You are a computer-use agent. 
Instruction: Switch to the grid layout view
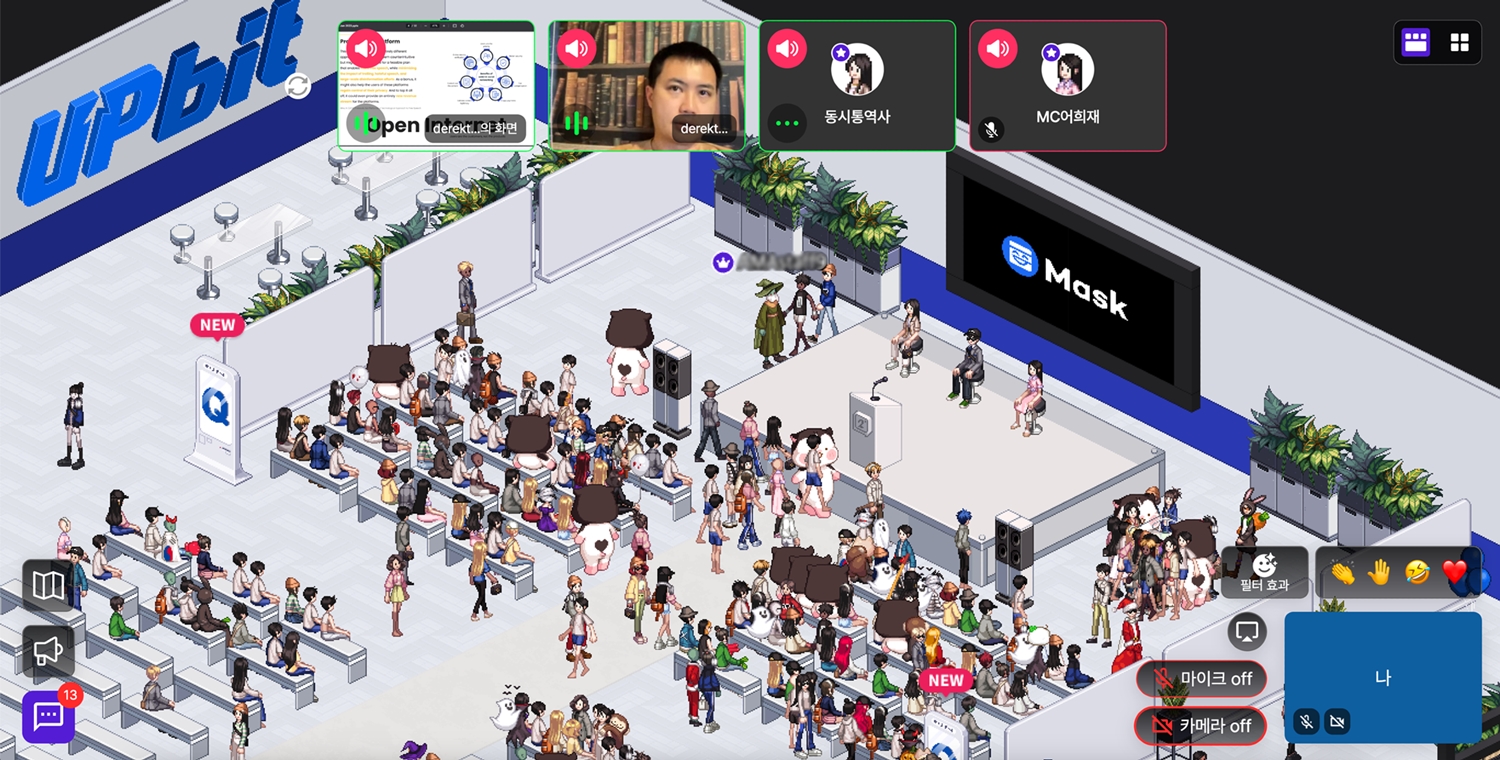coord(1459,42)
